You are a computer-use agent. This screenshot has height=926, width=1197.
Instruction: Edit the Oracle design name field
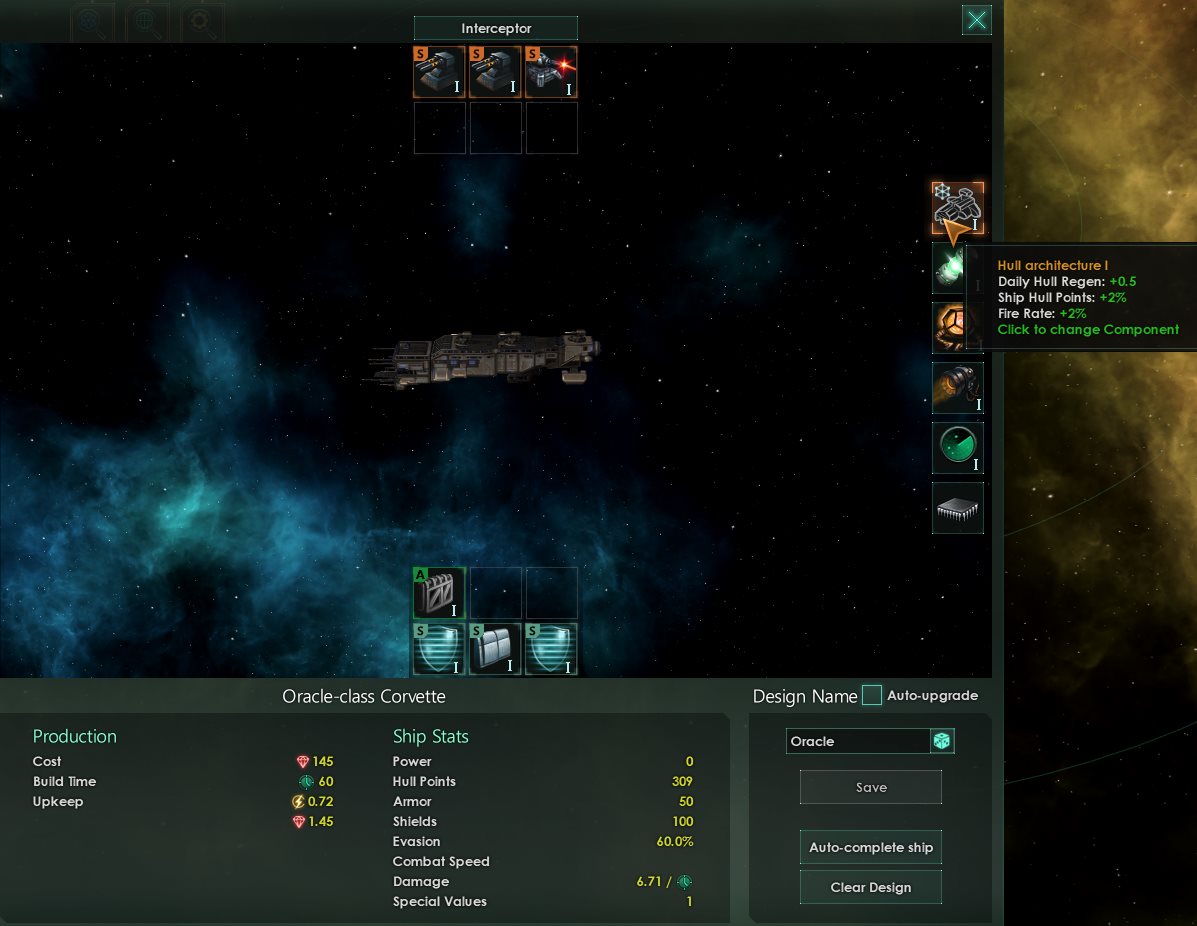(x=857, y=741)
